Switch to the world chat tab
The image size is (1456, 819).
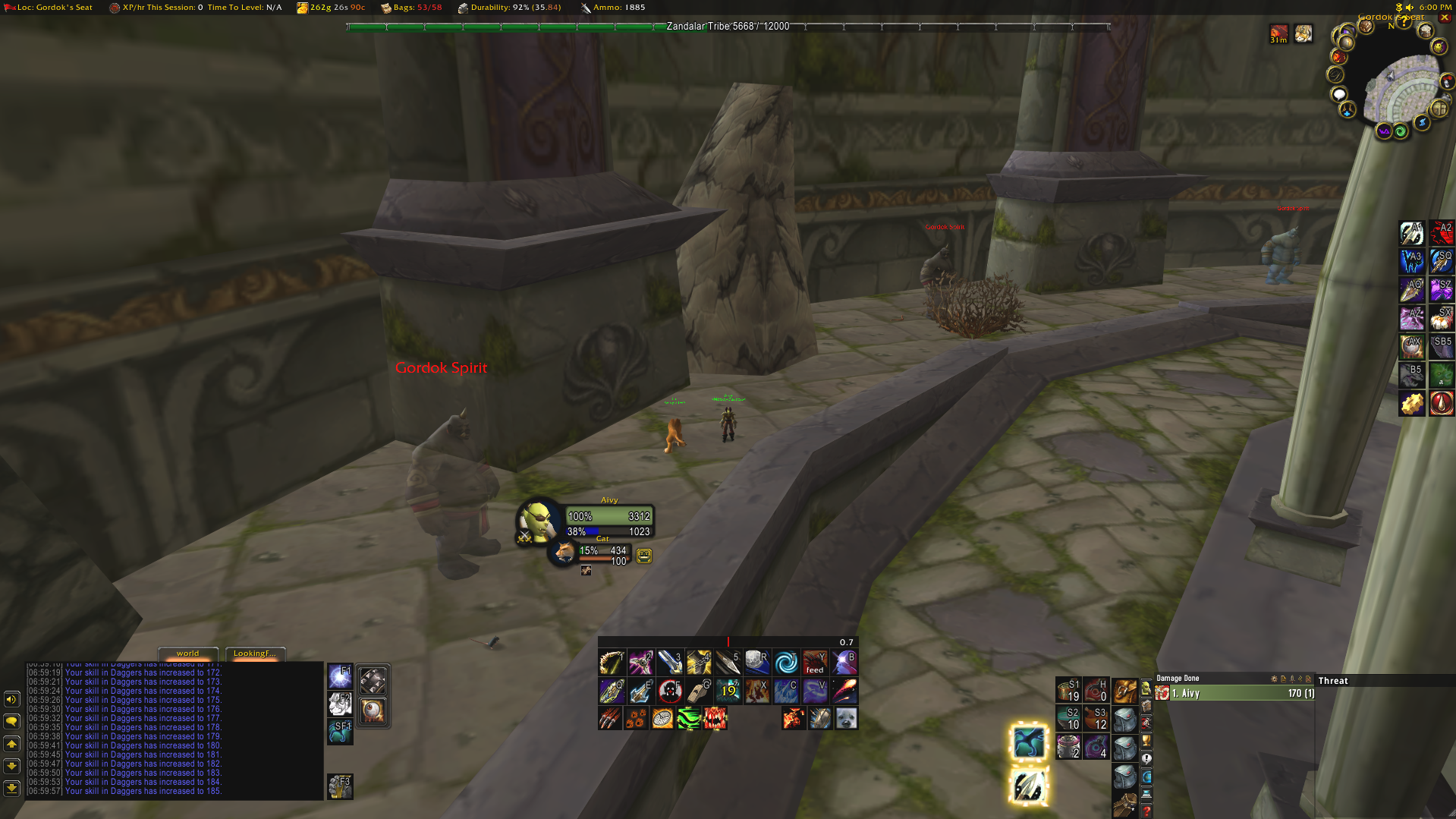point(187,654)
